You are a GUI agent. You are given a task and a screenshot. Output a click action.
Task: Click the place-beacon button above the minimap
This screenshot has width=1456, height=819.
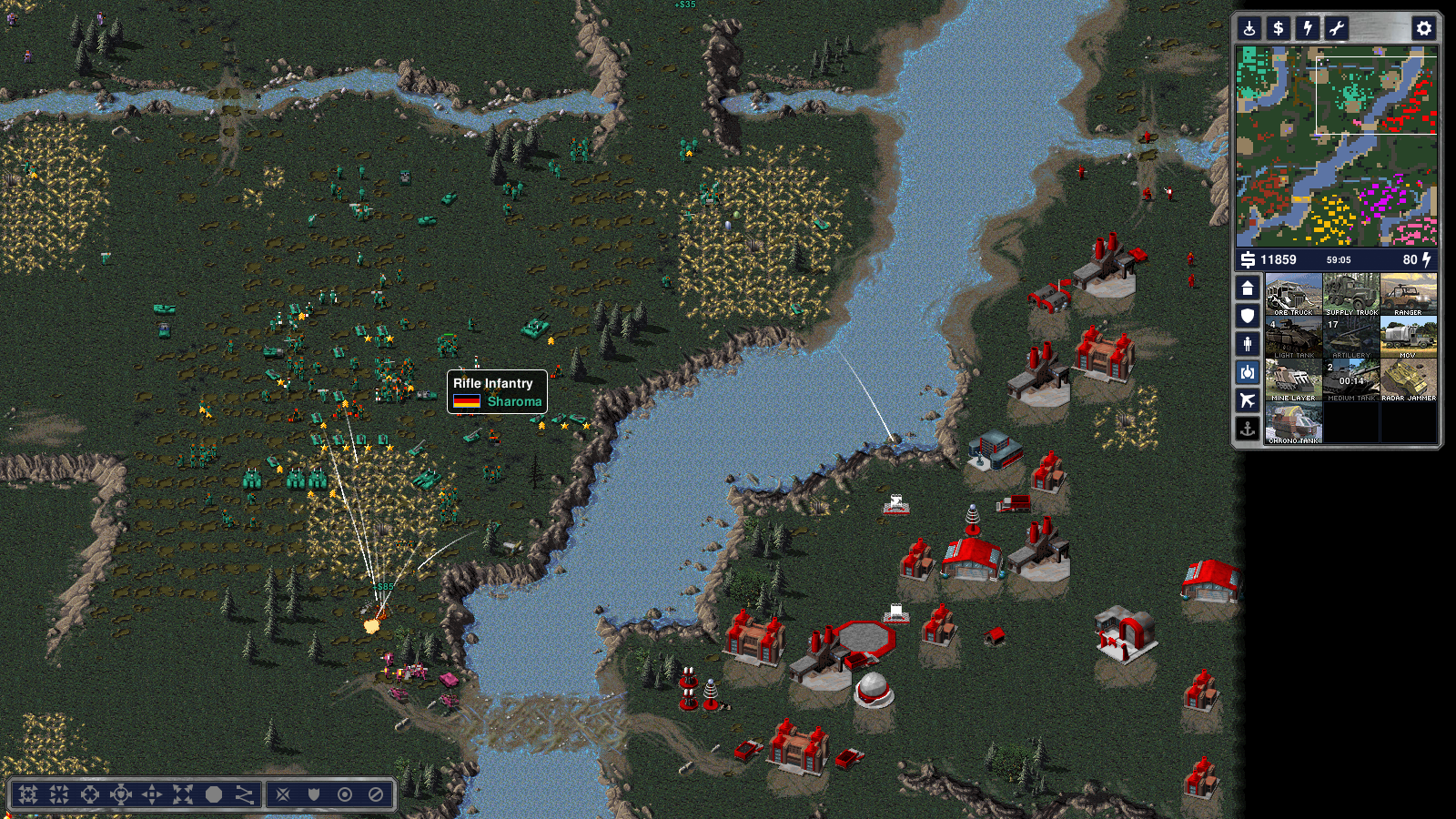(1249, 28)
